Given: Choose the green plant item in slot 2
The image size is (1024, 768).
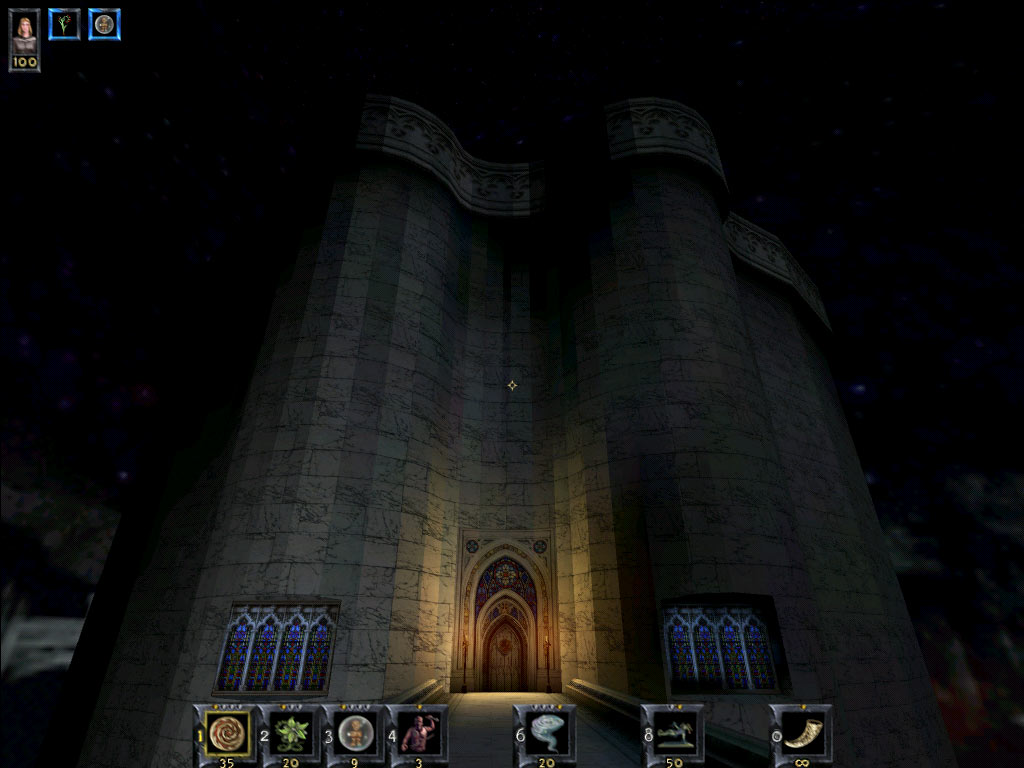Looking at the screenshot, I should (291, 734).
